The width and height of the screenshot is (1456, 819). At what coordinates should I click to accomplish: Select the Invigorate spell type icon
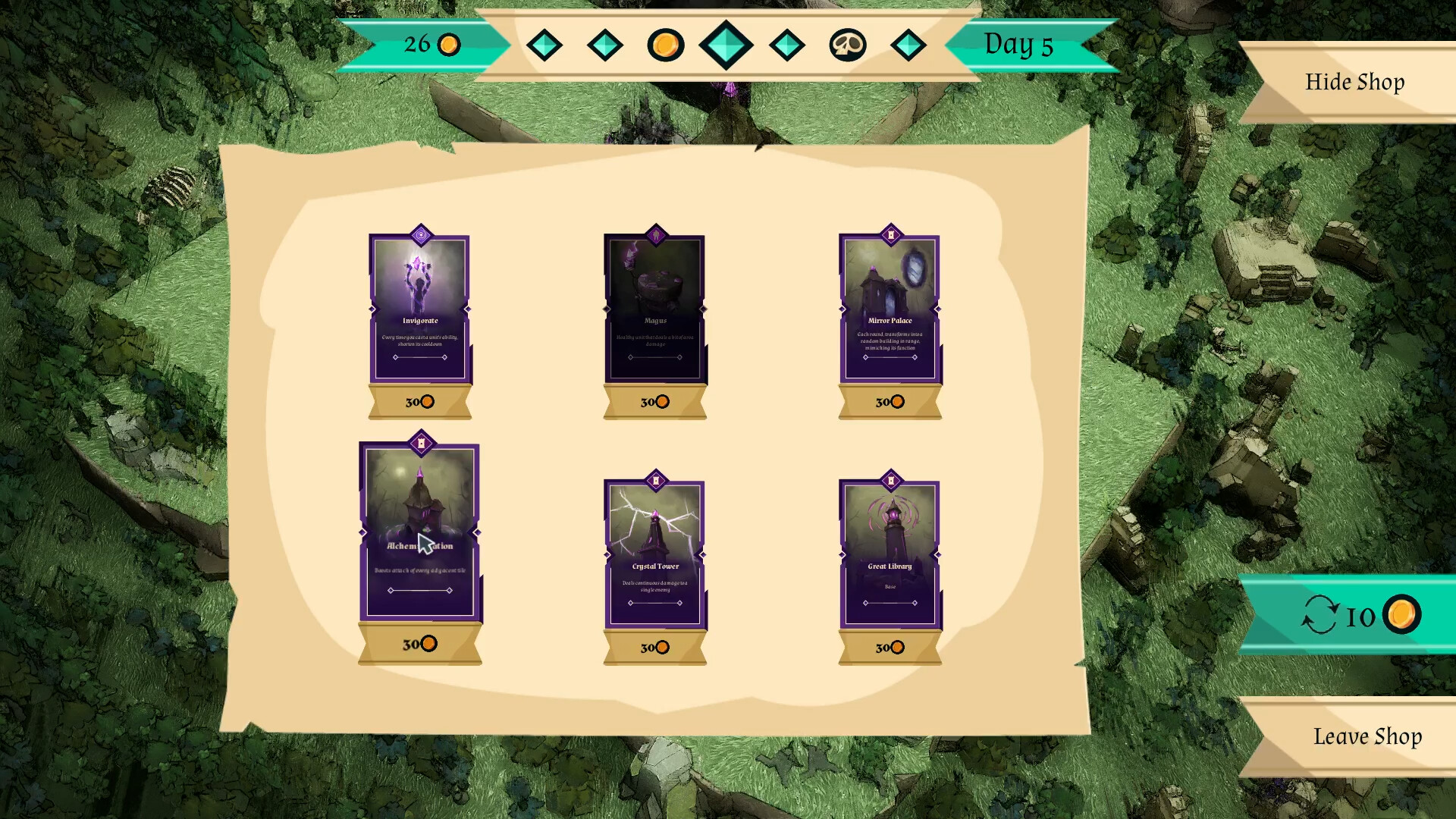(420, 236)
